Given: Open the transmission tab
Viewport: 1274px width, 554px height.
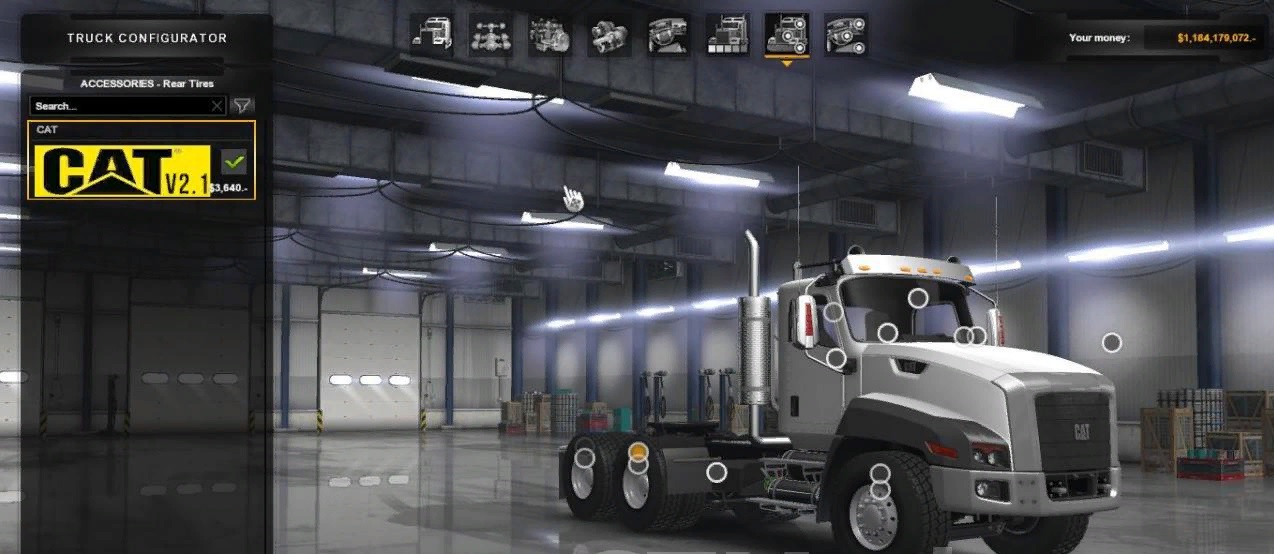Looking at the screenshot, I should coord(608,35).
